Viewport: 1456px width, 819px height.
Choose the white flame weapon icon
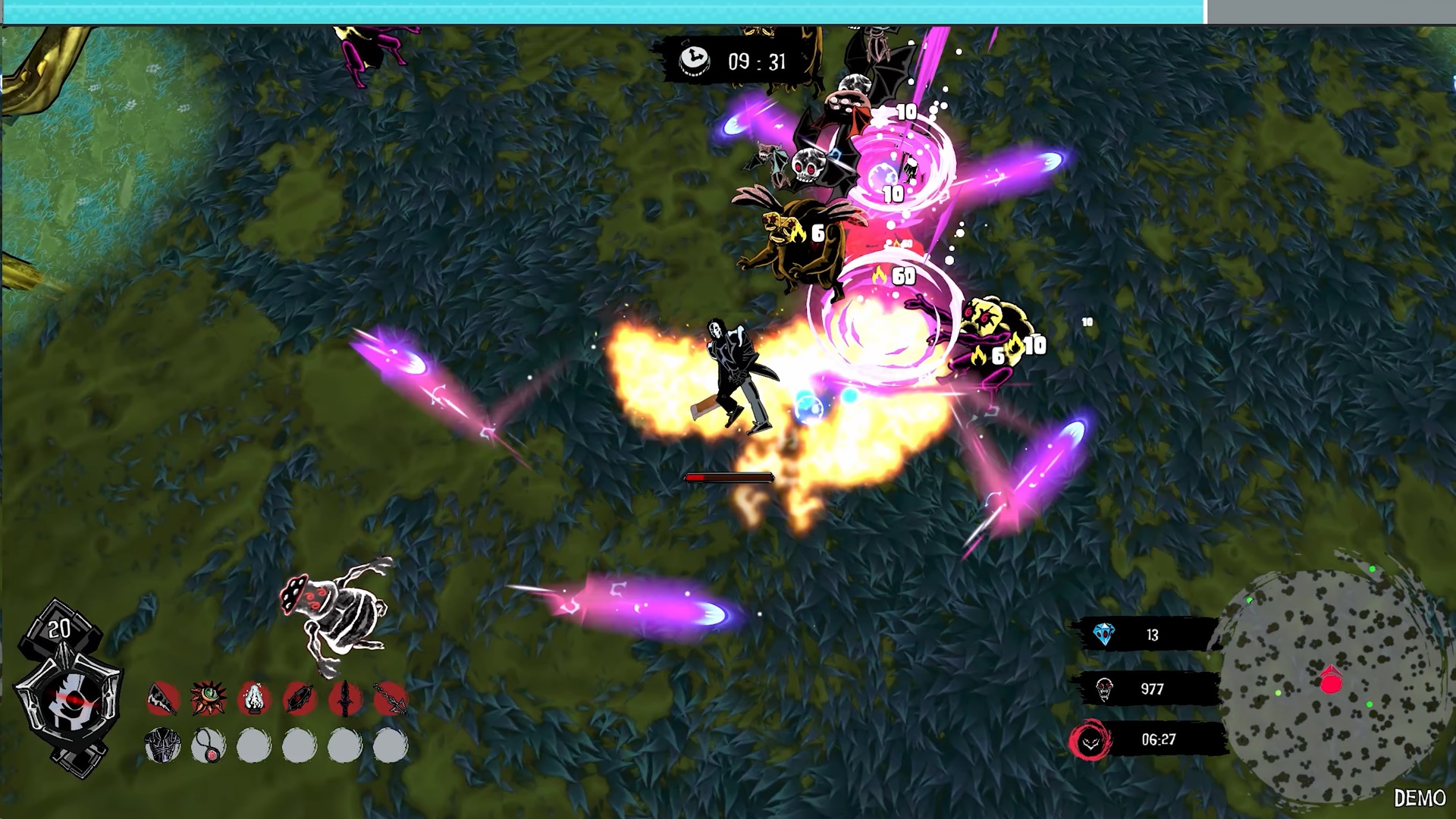[254, 699]
